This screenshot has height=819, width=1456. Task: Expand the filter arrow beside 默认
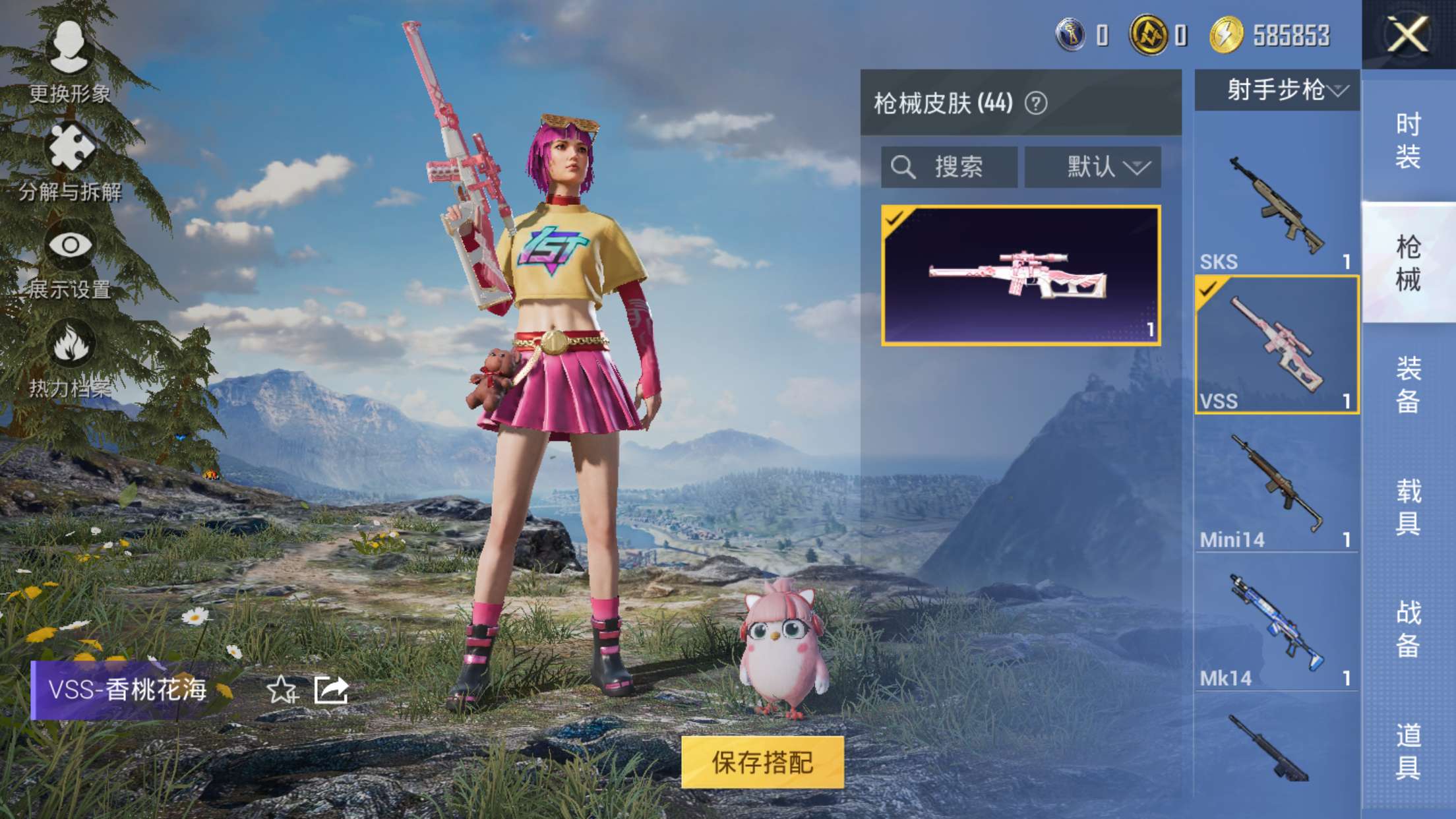[1137, 168]
